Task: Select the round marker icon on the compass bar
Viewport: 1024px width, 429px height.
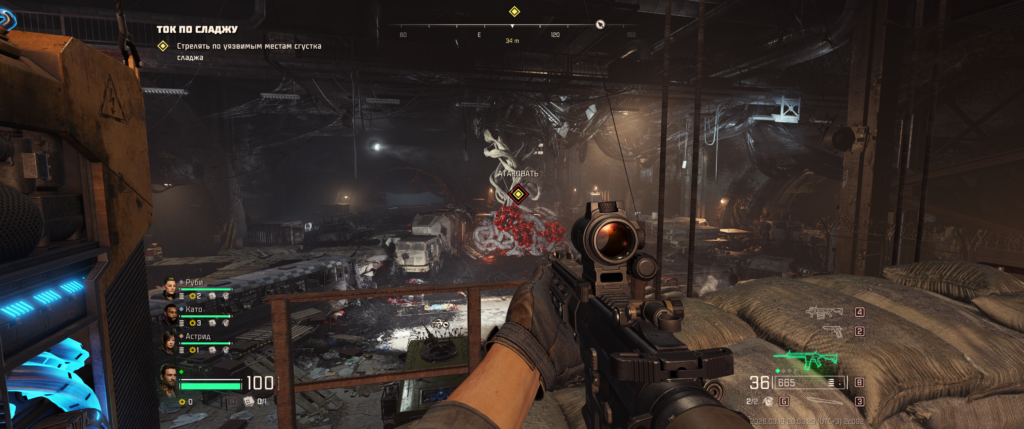Action: click(x=600, y=24)
